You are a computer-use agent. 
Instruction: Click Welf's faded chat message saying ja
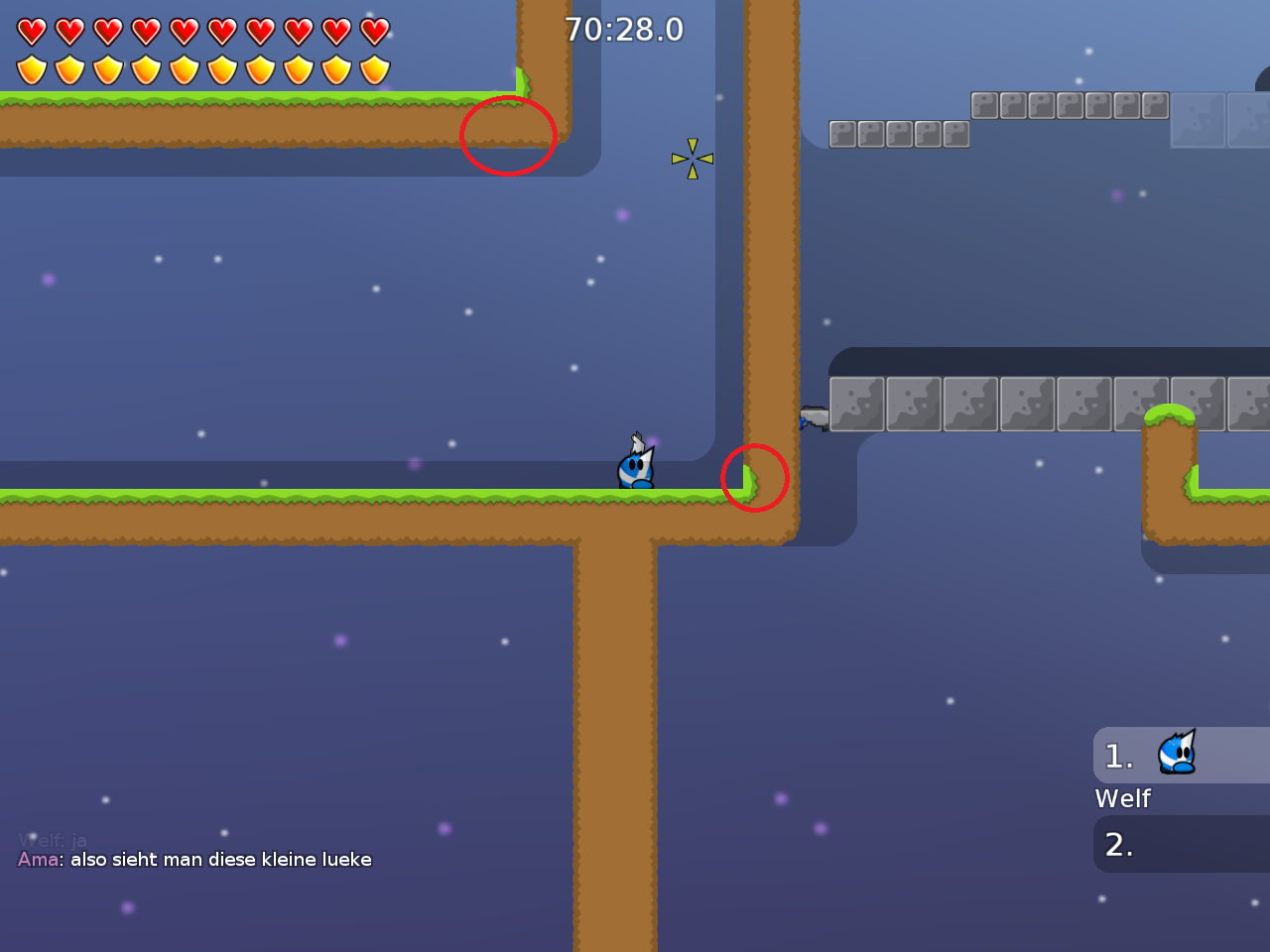pyautogui.click(x=55, y=840)
